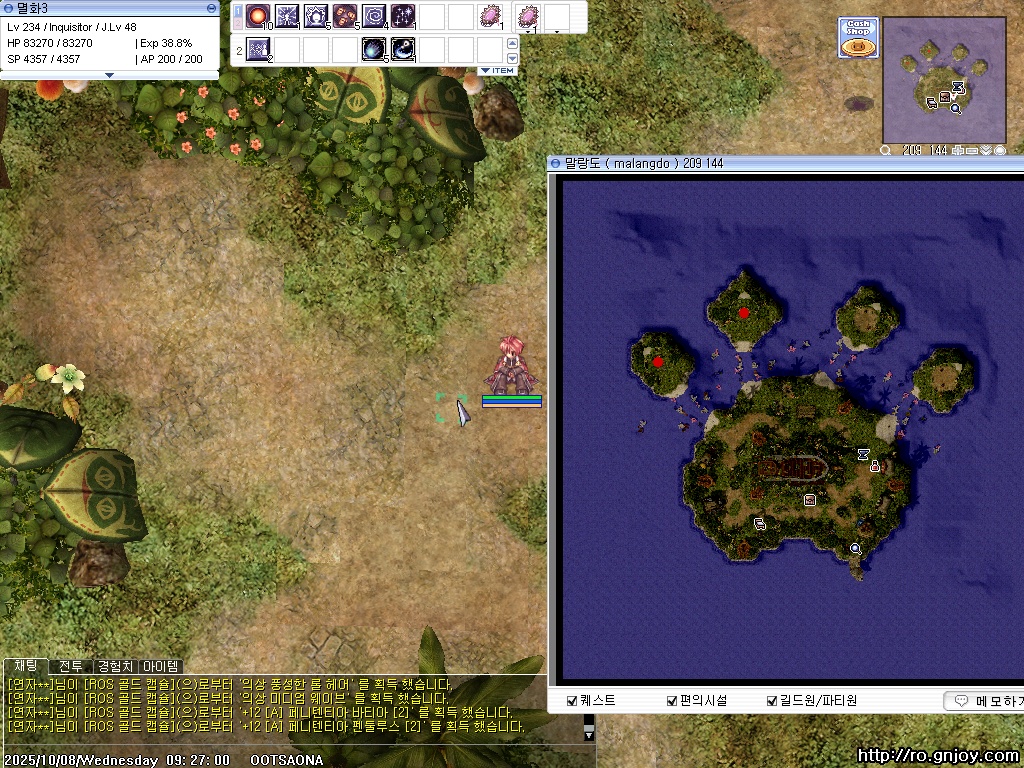The height and width of the screenshot is (768, 1024).
Task: Activate the red orb skill in hotbar
Action: coord(258,16)
